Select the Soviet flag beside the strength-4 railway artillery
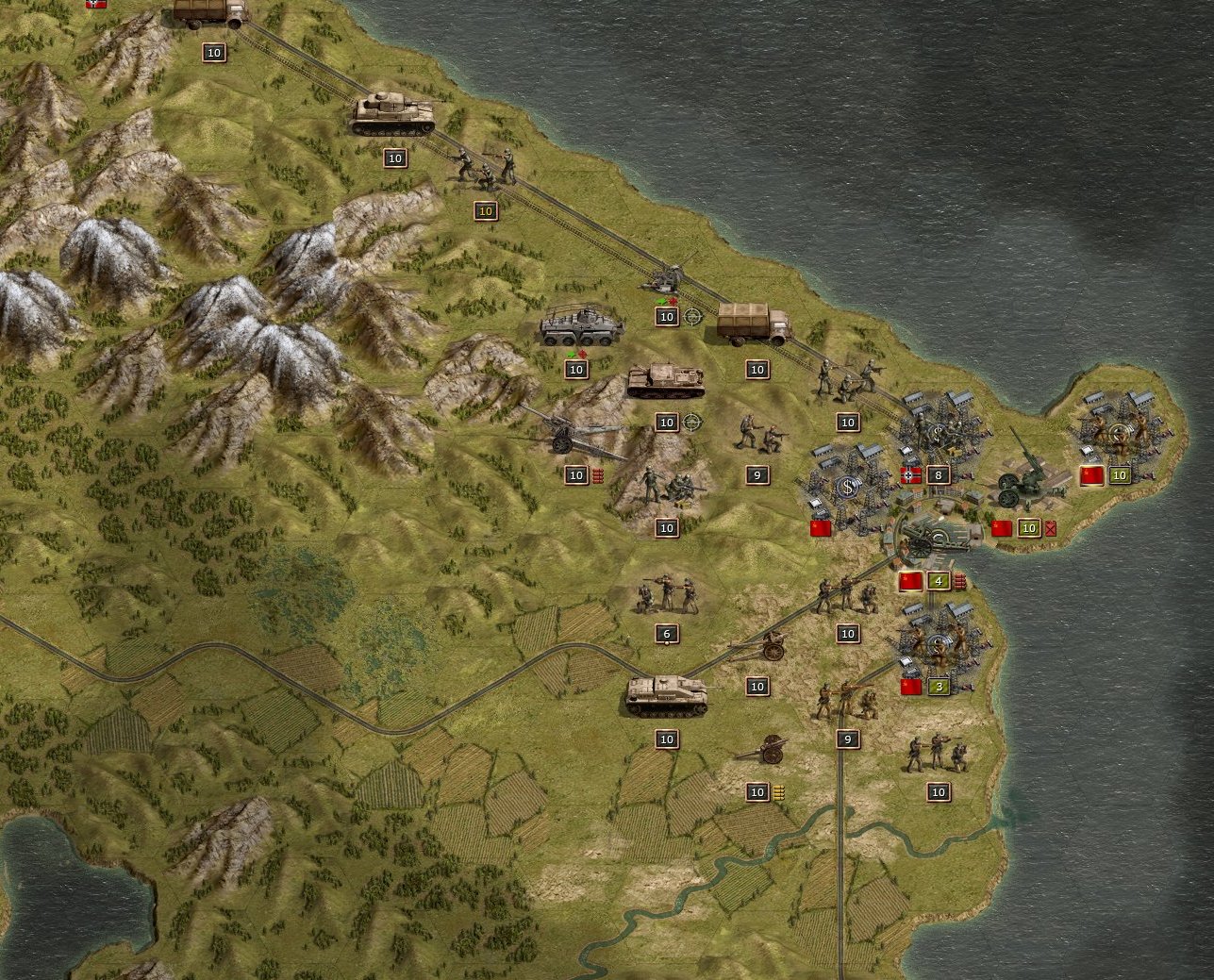The height and width of the screenshot is (980, 1214). pyautogui.click(x=908, y=581)
